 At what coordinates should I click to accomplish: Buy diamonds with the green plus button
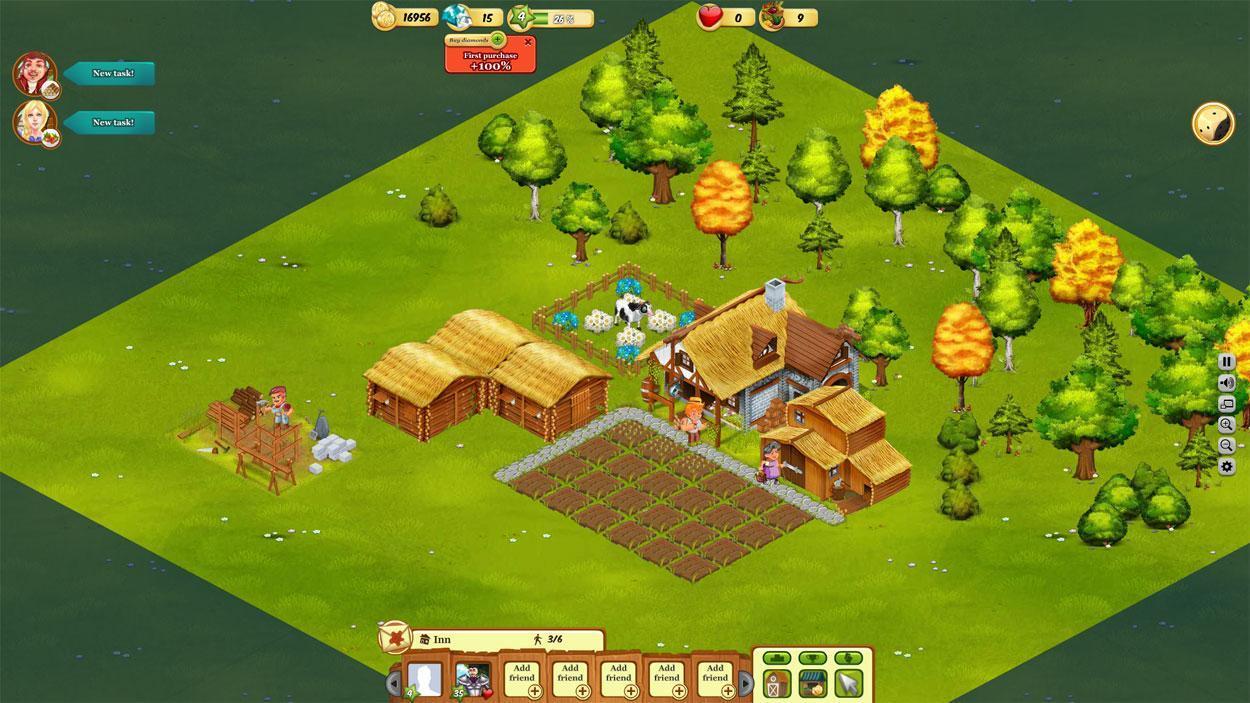(x=497, y=39)
